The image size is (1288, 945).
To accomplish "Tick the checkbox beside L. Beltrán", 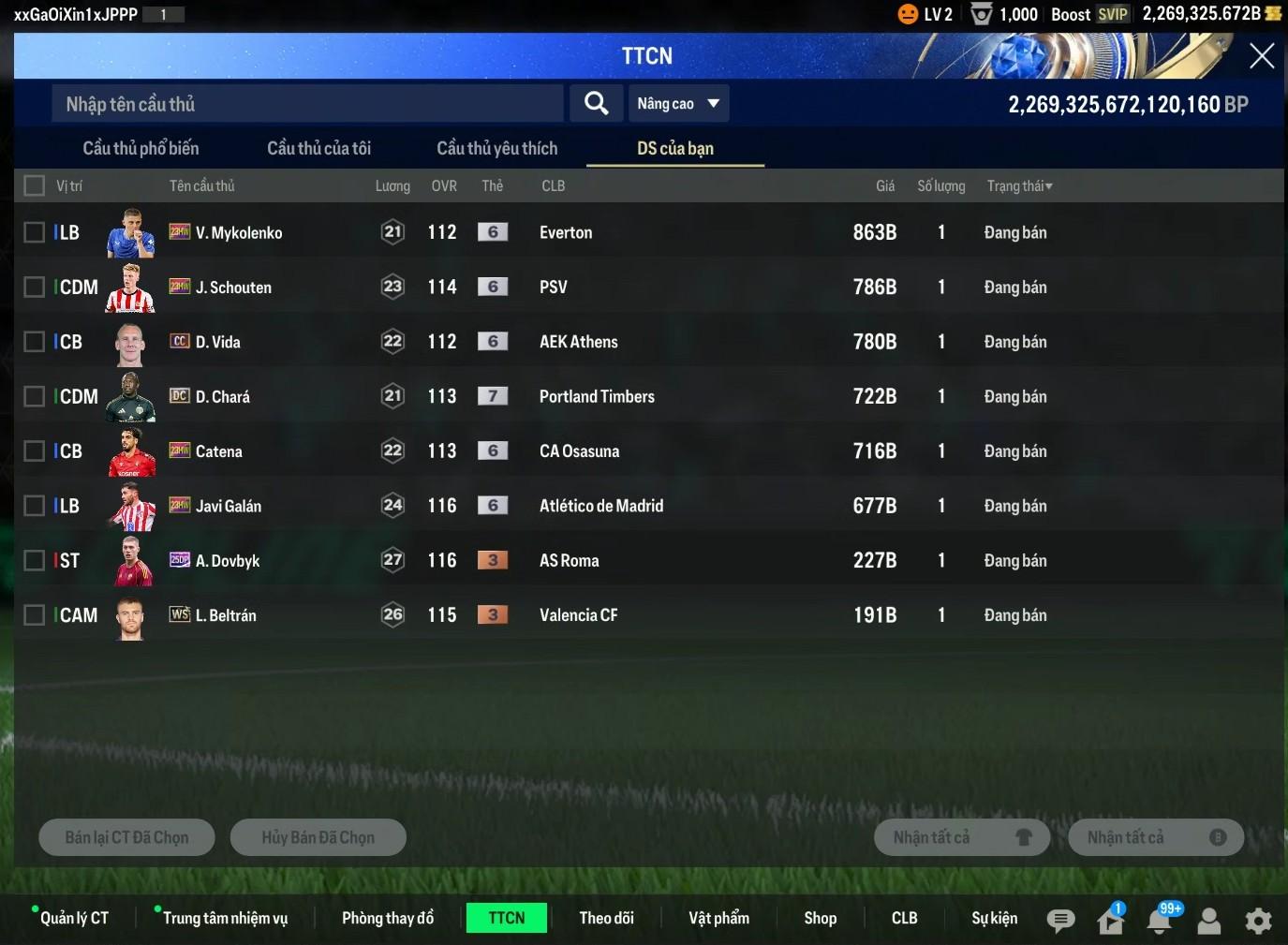I will [x=35, y=615].
